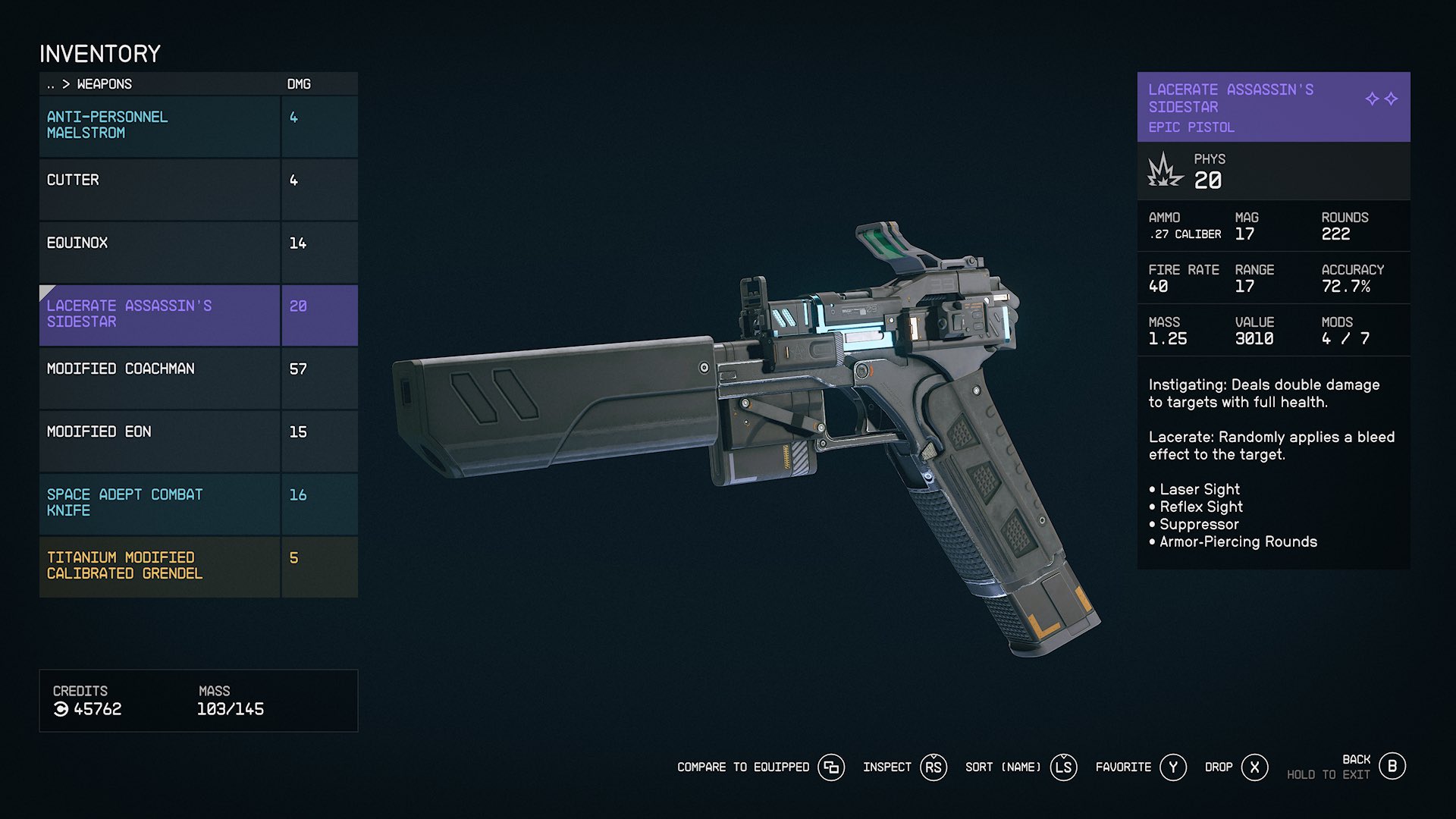Click the HOLD TO EXIT back option
1456x819 pixels.
tap(1329, 775)
